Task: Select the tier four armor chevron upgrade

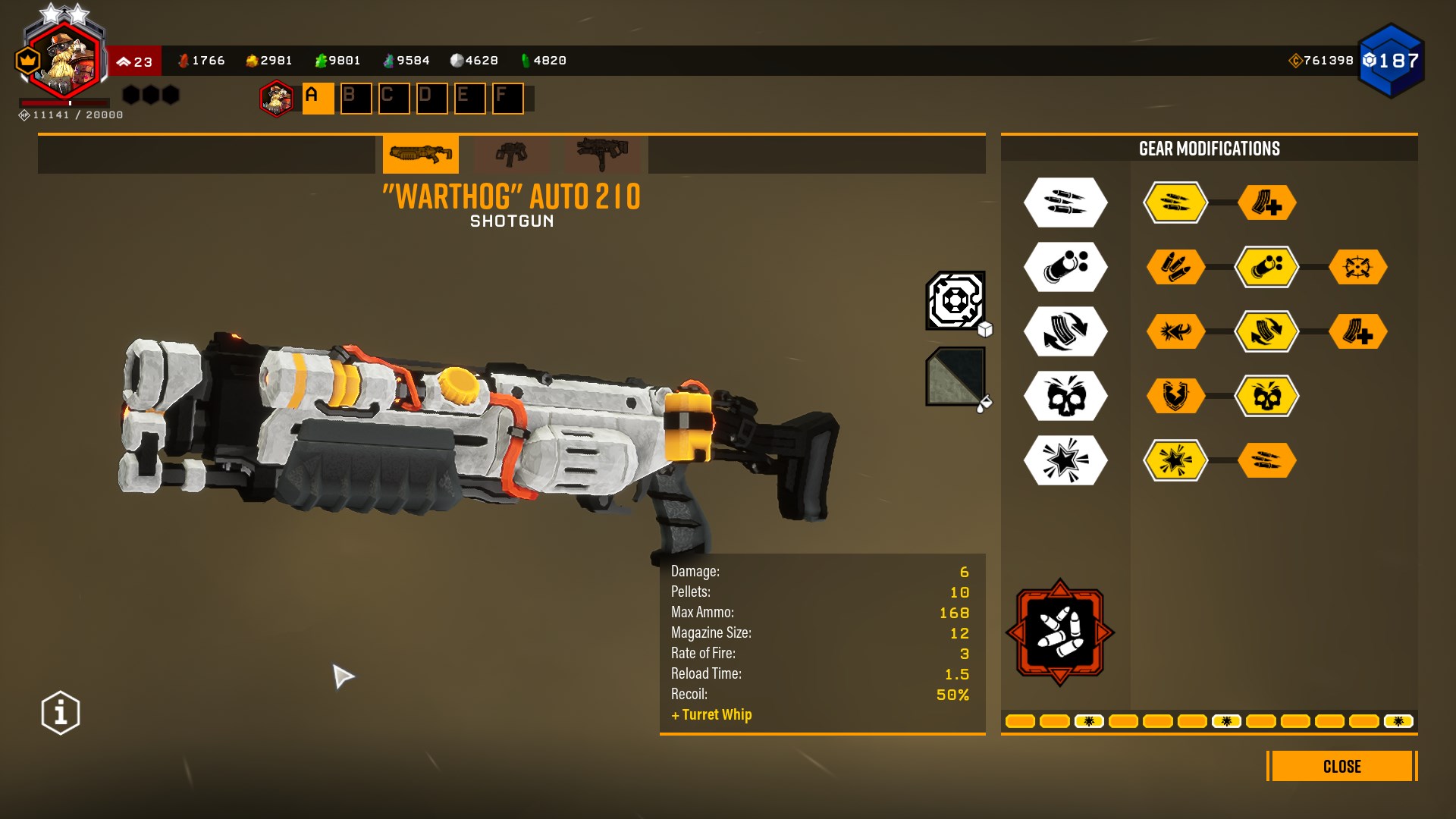Action: 1175,396
